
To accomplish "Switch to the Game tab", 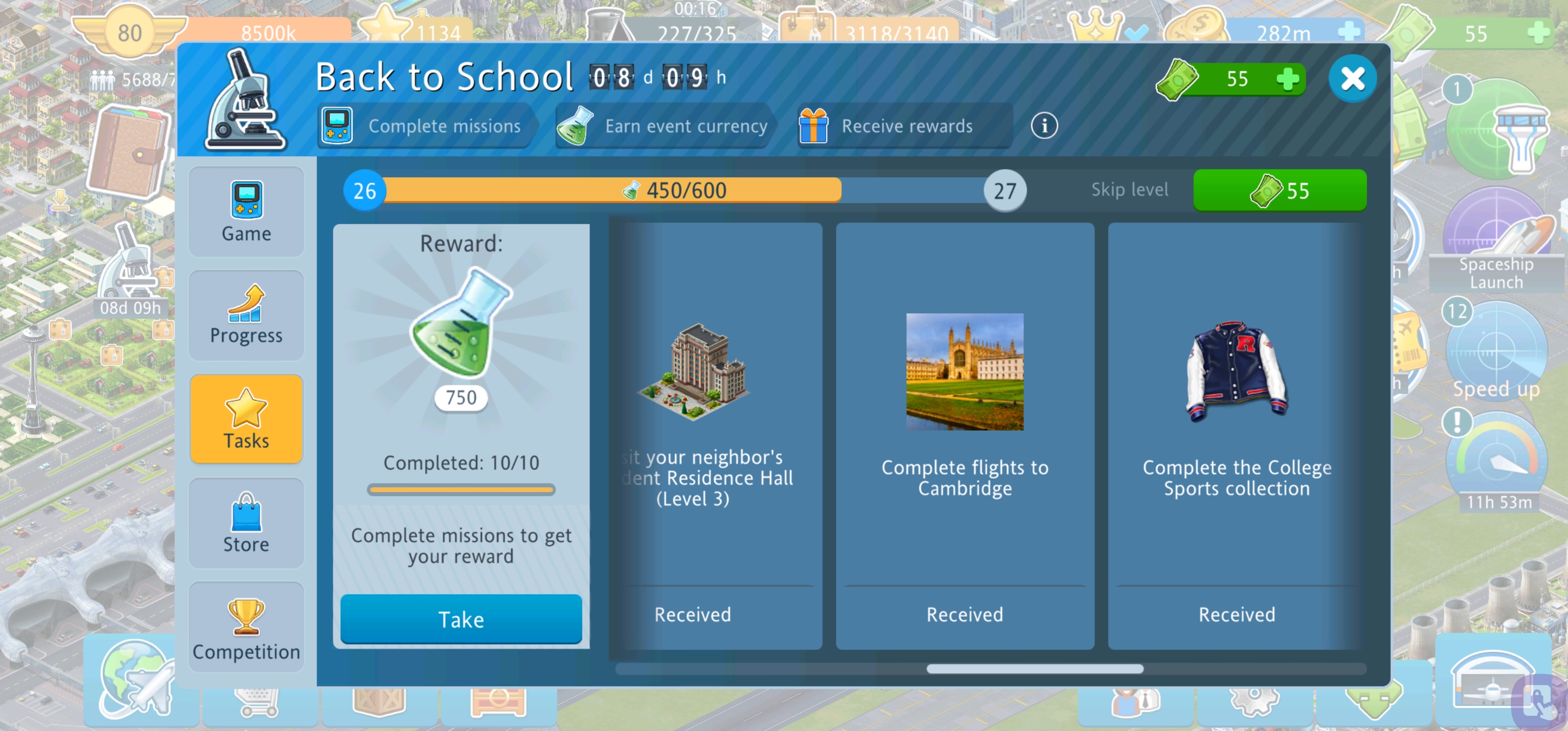I will 246,212.
